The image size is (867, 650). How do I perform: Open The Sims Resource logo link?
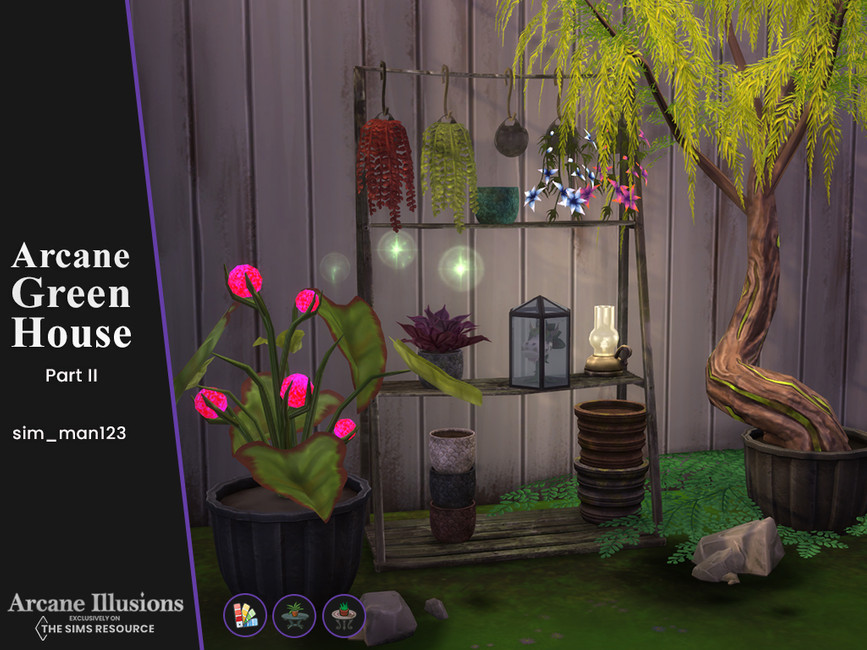click(95, 627)
